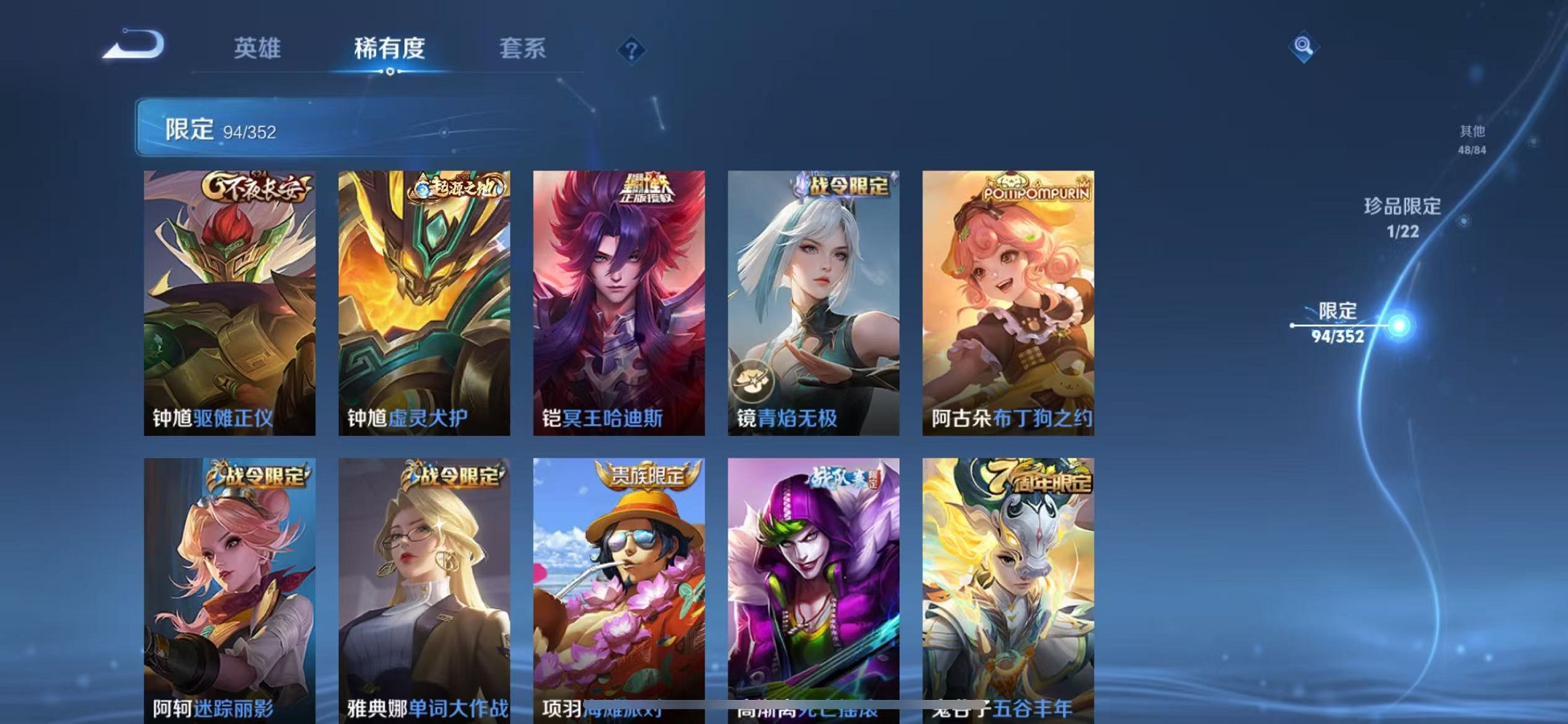Click the help question mark icon

(x=631, y=49)
